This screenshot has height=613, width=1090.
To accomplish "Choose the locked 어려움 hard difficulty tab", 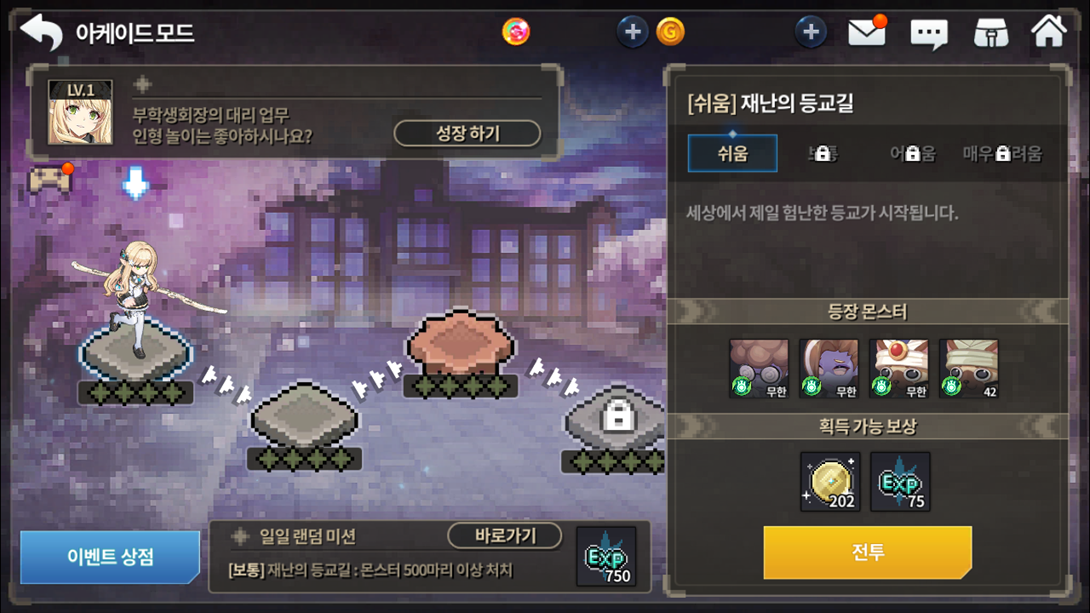I will tap(912, 153).
